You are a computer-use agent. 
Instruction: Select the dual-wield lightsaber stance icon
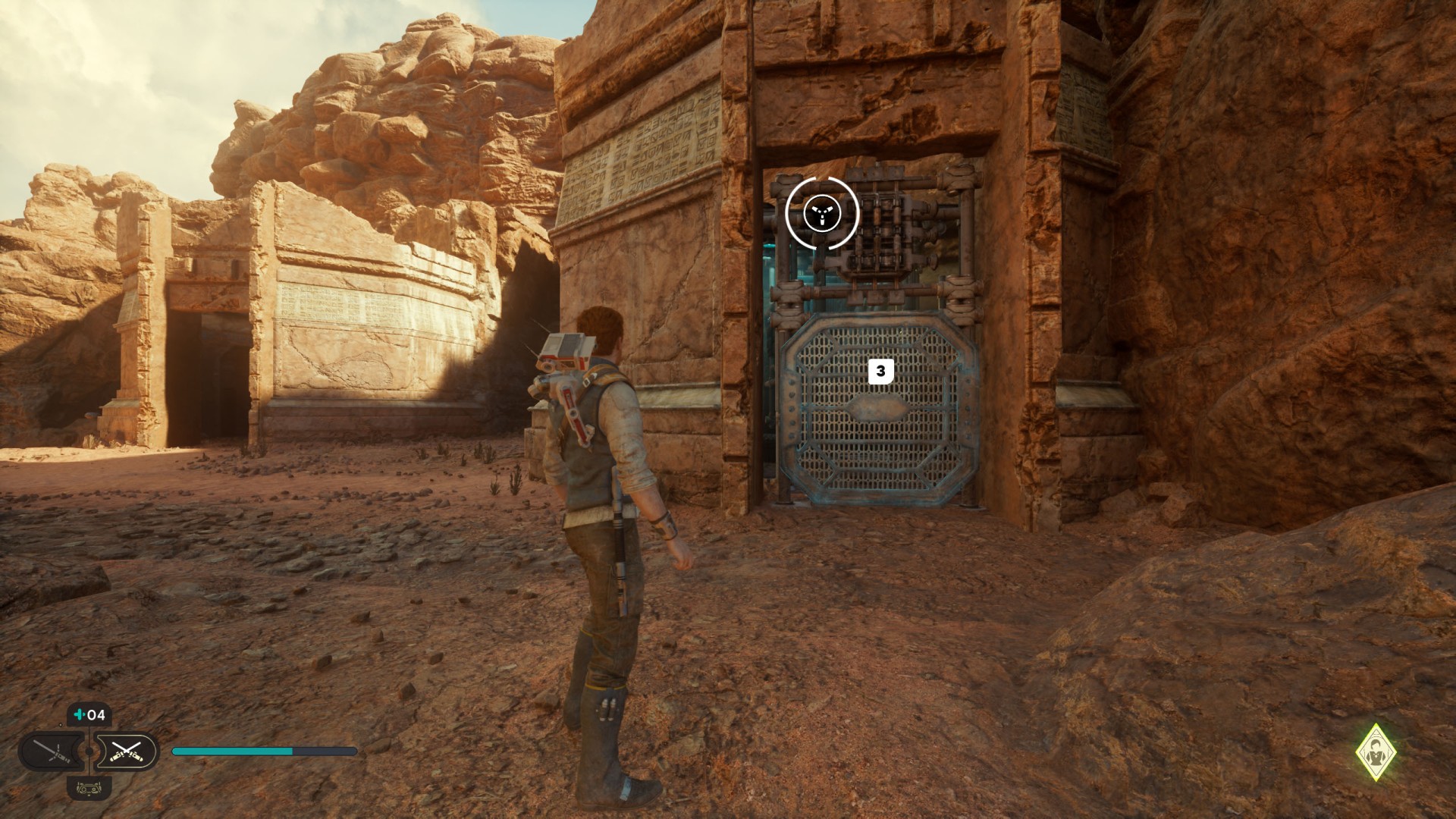127,751
